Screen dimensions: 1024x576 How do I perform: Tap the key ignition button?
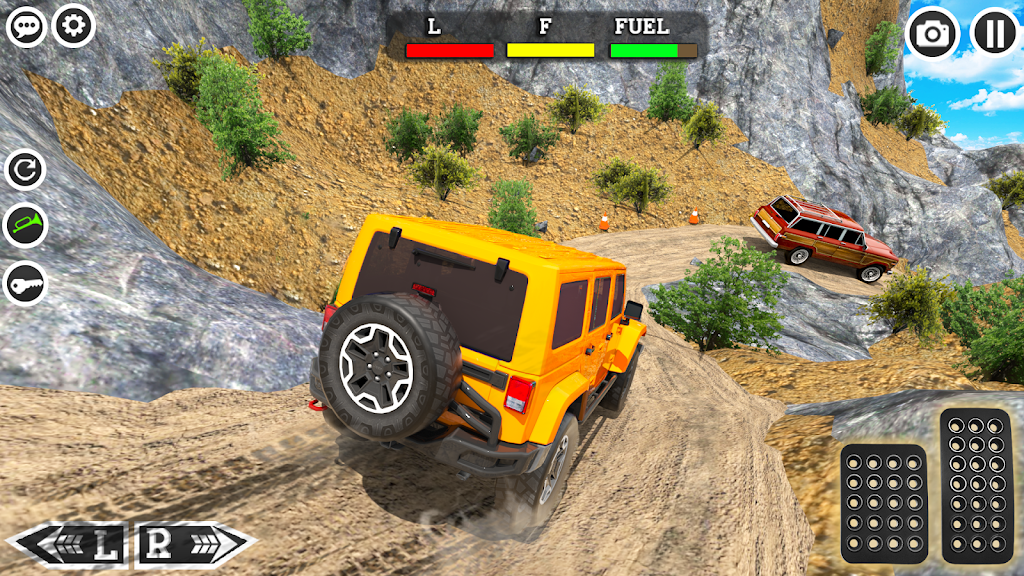click(26, 284)
